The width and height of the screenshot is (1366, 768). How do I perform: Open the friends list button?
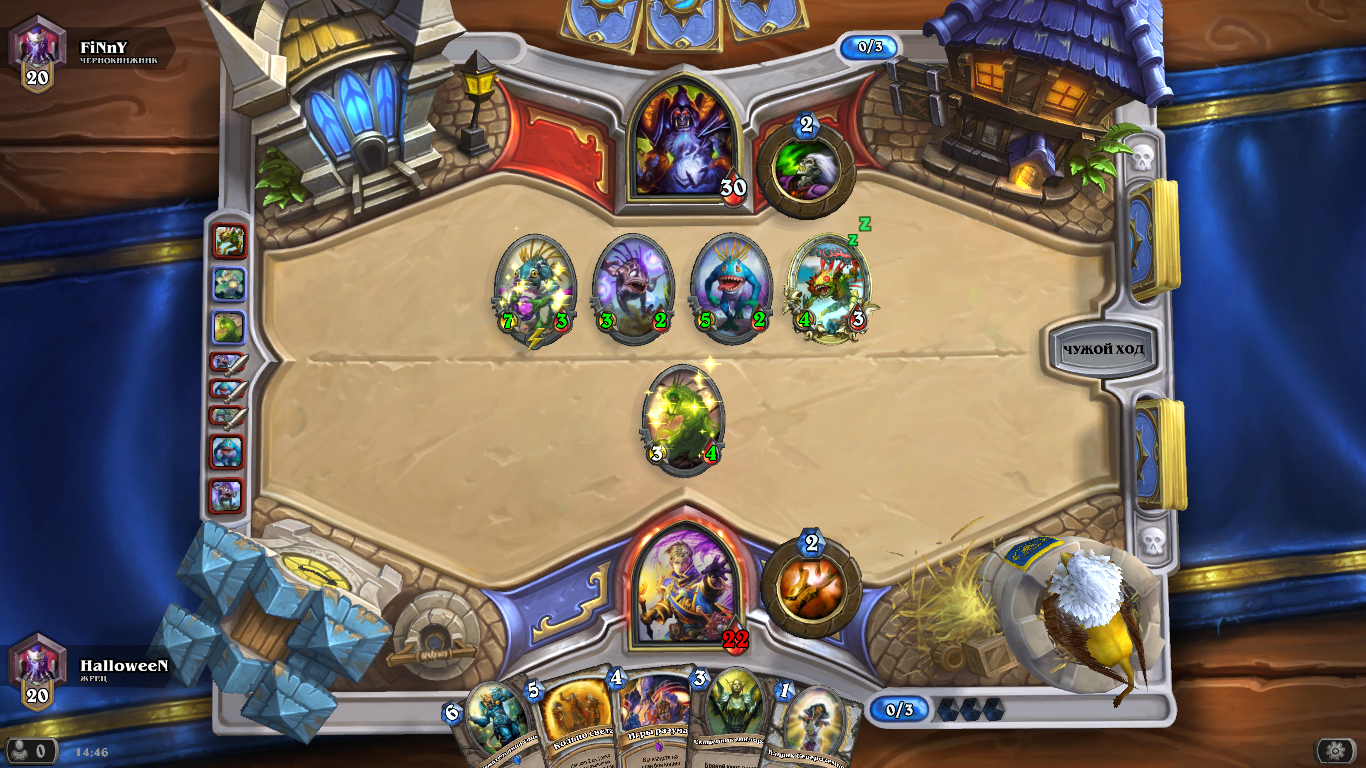[31, 750]
